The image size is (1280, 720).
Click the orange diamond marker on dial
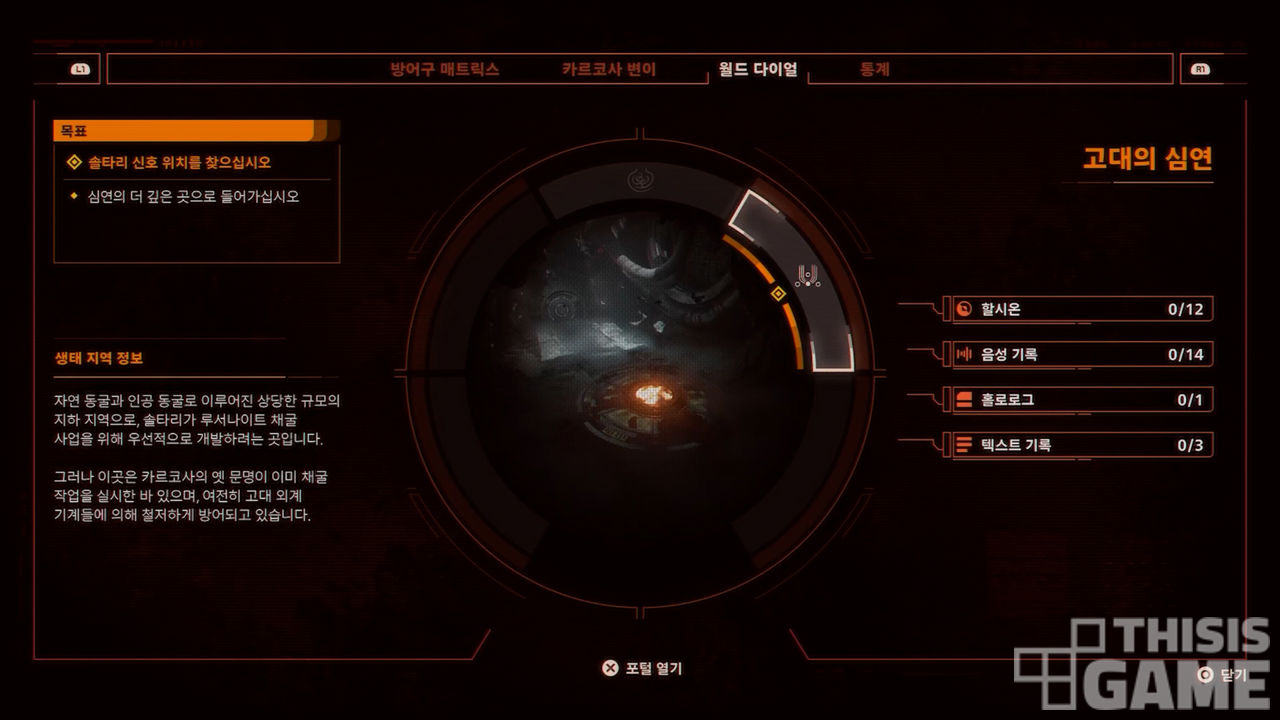[777, 293]
